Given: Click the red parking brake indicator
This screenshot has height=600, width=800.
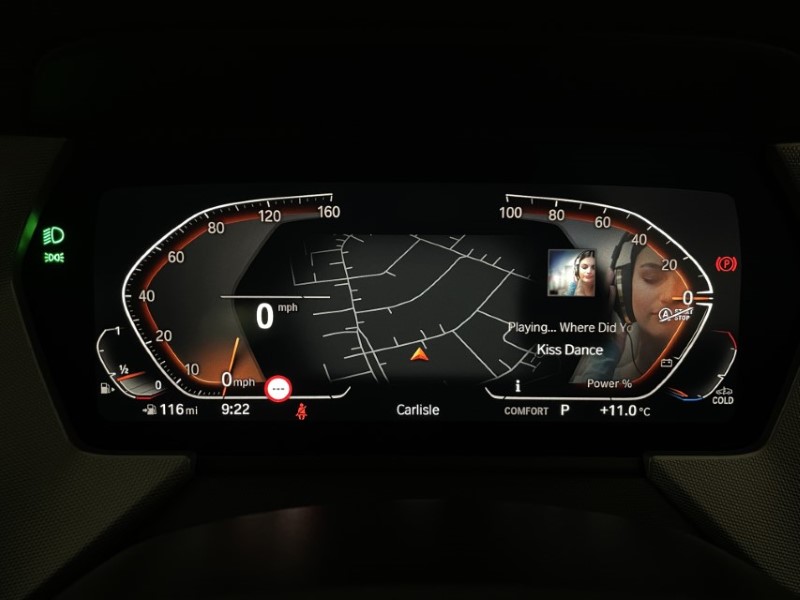Looking at the screenshot, I should [x=727, y=264].
